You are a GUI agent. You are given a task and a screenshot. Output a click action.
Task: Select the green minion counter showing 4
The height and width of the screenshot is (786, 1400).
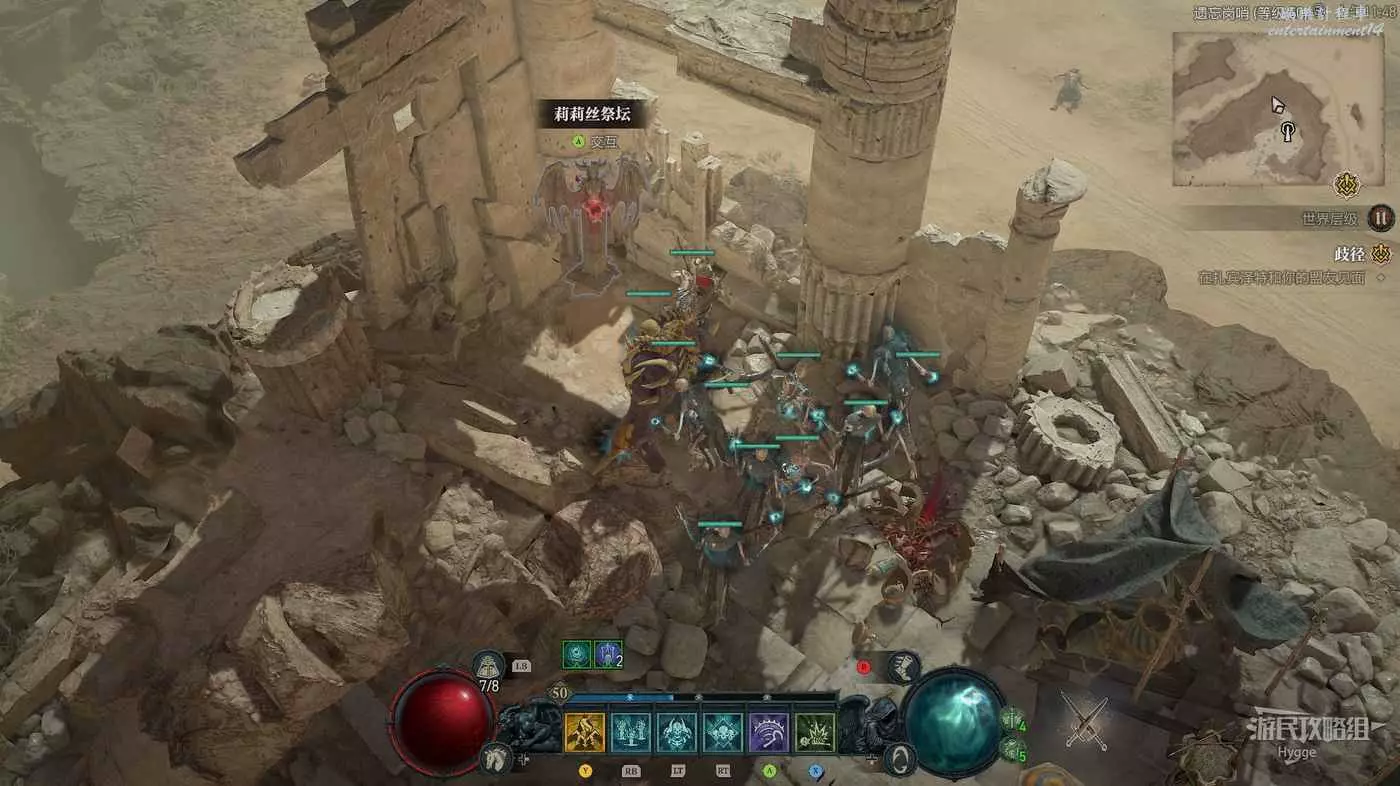click(x=1012, y=720)
